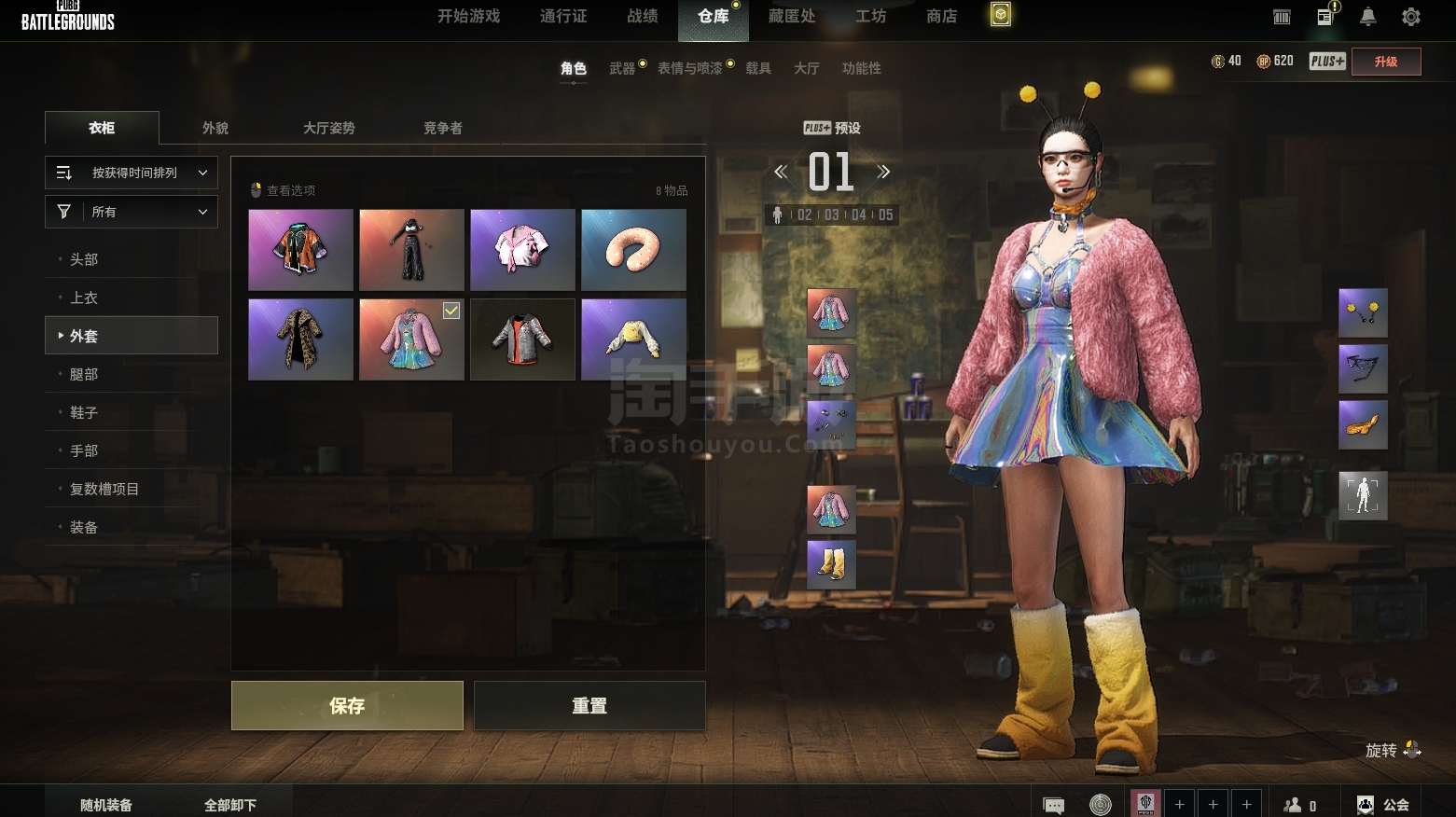Select the 外貌 appearance tab
The image size is (1456, 817).
tap(215, 128)
